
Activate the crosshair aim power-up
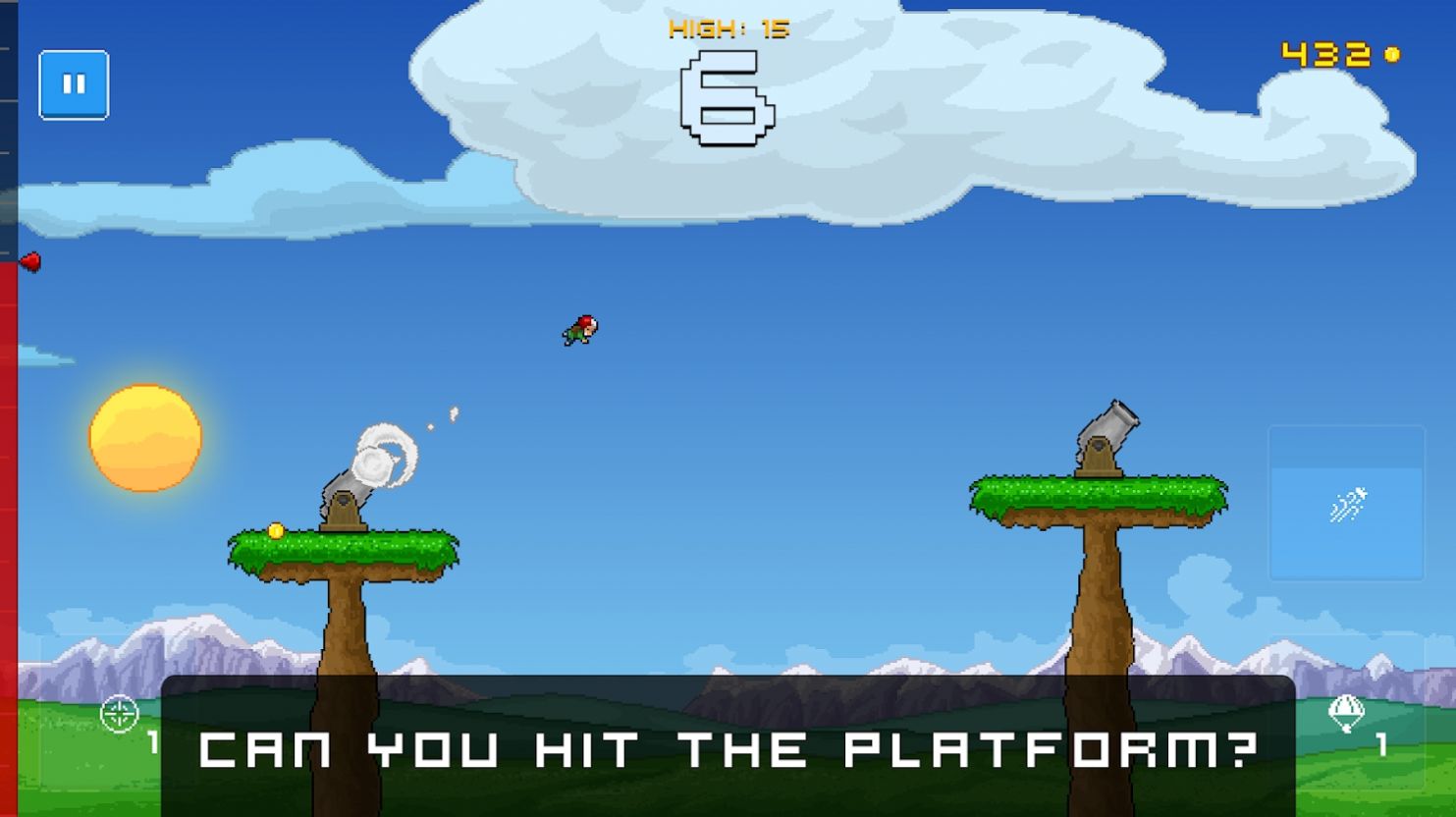click(x=120, y=714)
